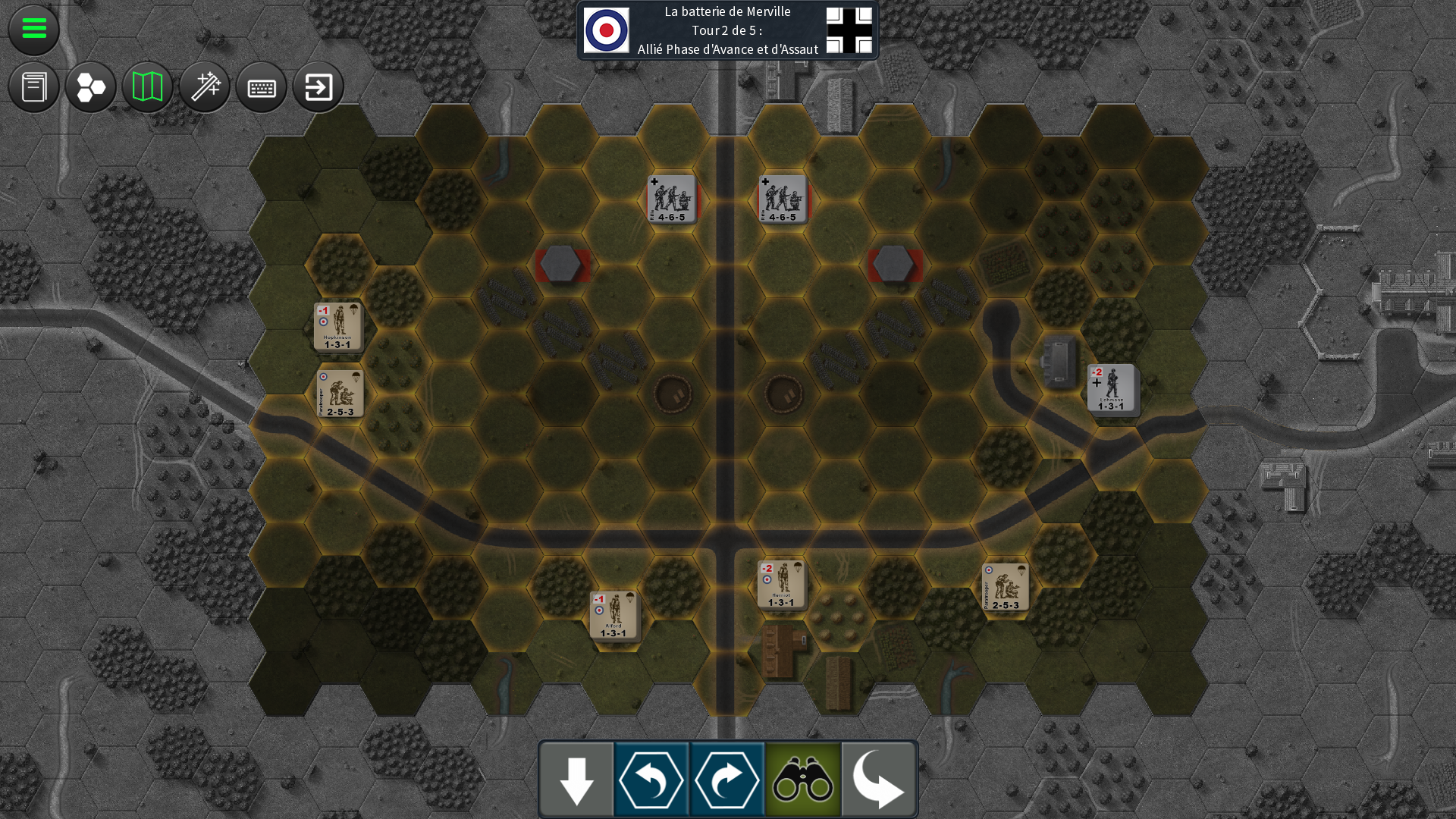Click the three-hexagon icon button

click(91, 87)
